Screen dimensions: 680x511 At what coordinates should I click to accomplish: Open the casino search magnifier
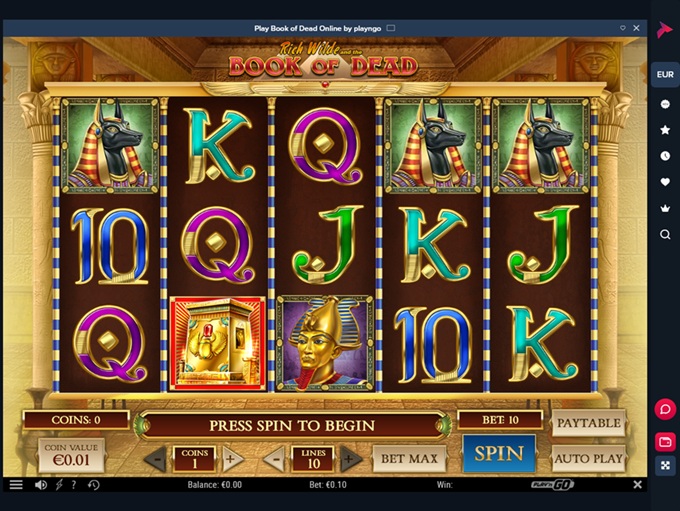coord(665,234)
